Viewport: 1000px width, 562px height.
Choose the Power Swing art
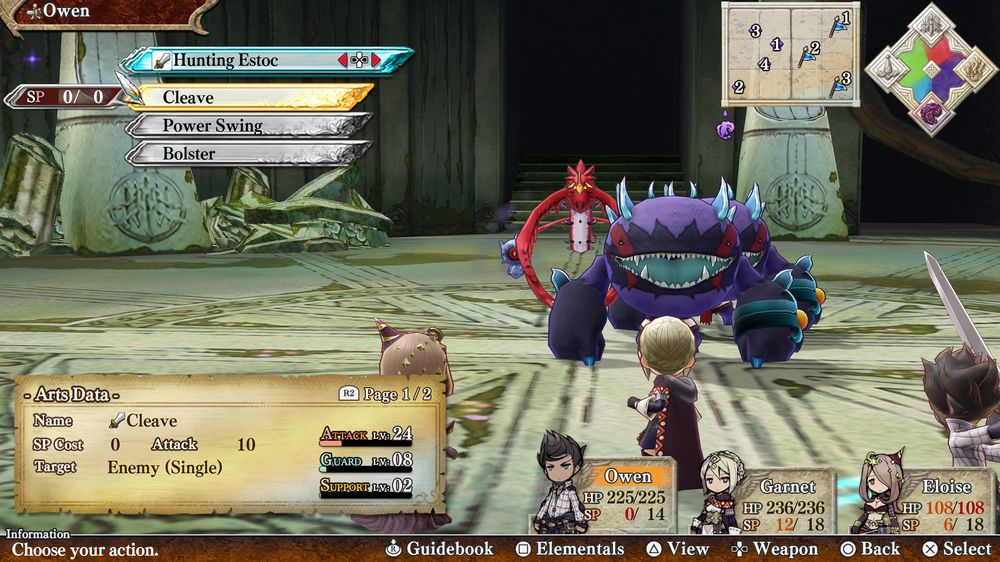[x=250, y=126]
